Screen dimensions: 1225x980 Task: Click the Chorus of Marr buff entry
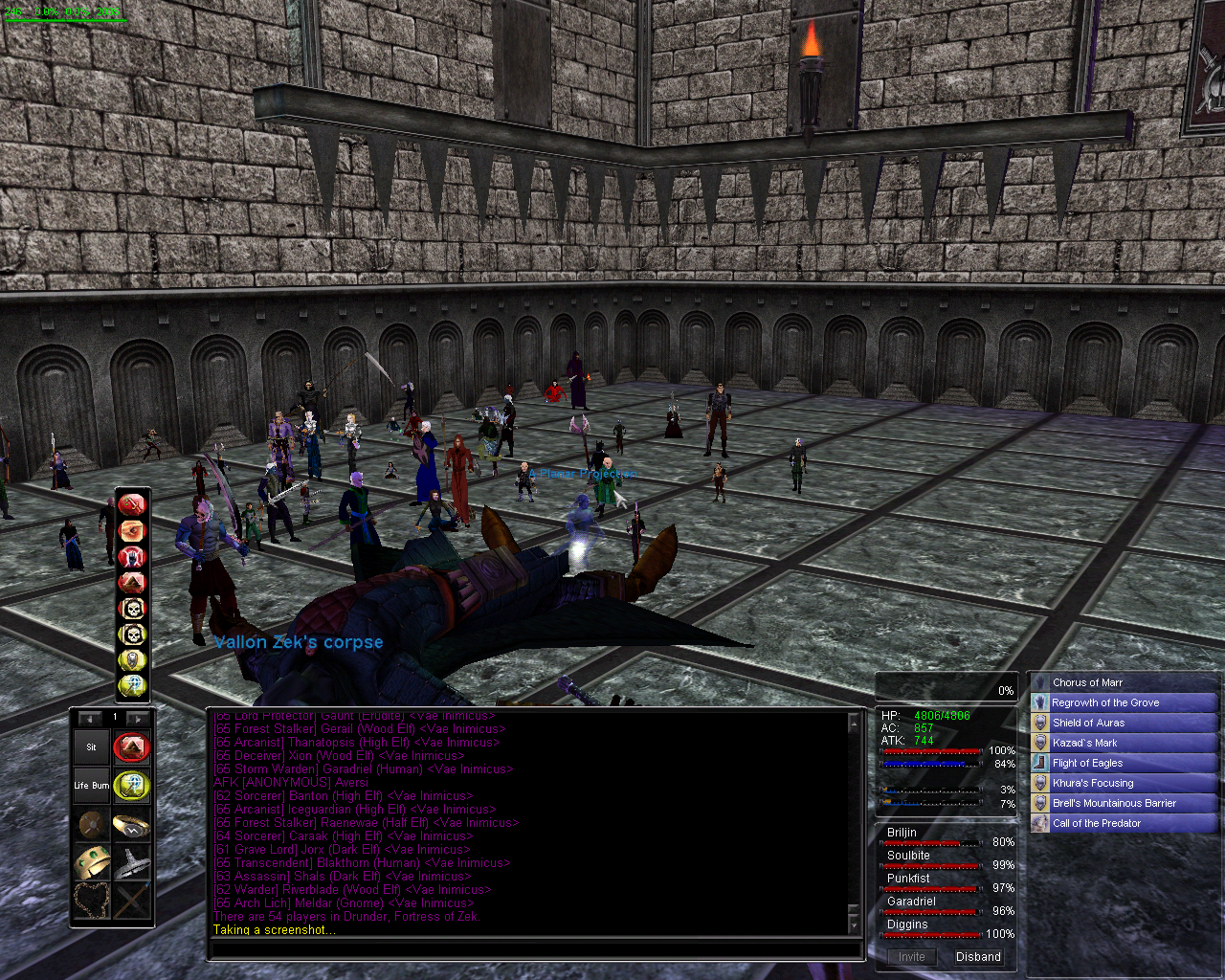(1087, 682)
